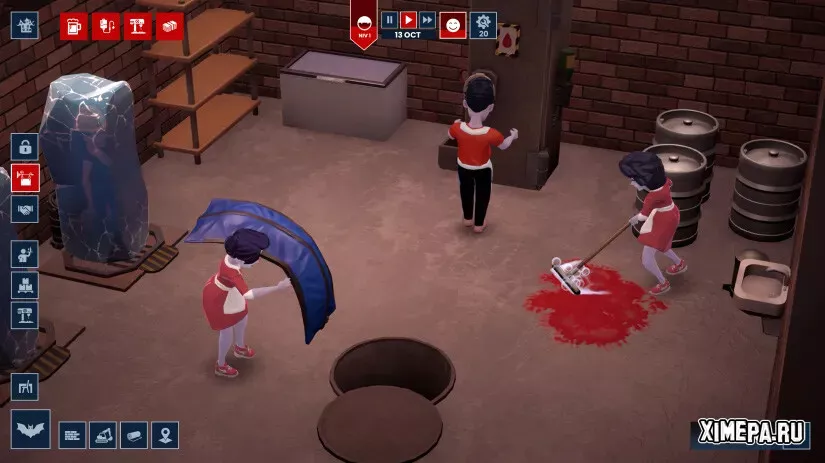The width and height of the screenshot is (825, 463).
Task: Open the red stacked crates category
Action: (169, 26)
